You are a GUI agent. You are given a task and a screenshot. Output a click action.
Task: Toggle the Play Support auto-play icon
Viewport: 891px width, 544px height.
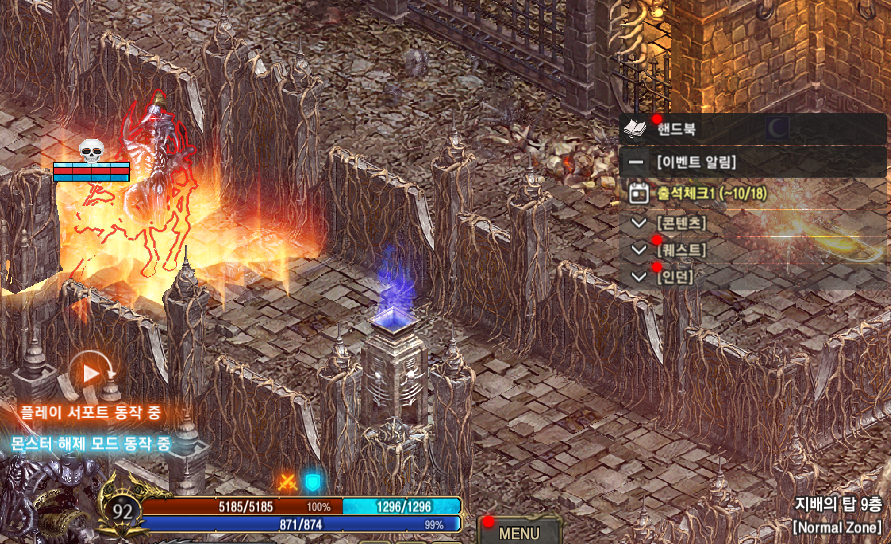[x=92, y=374]
